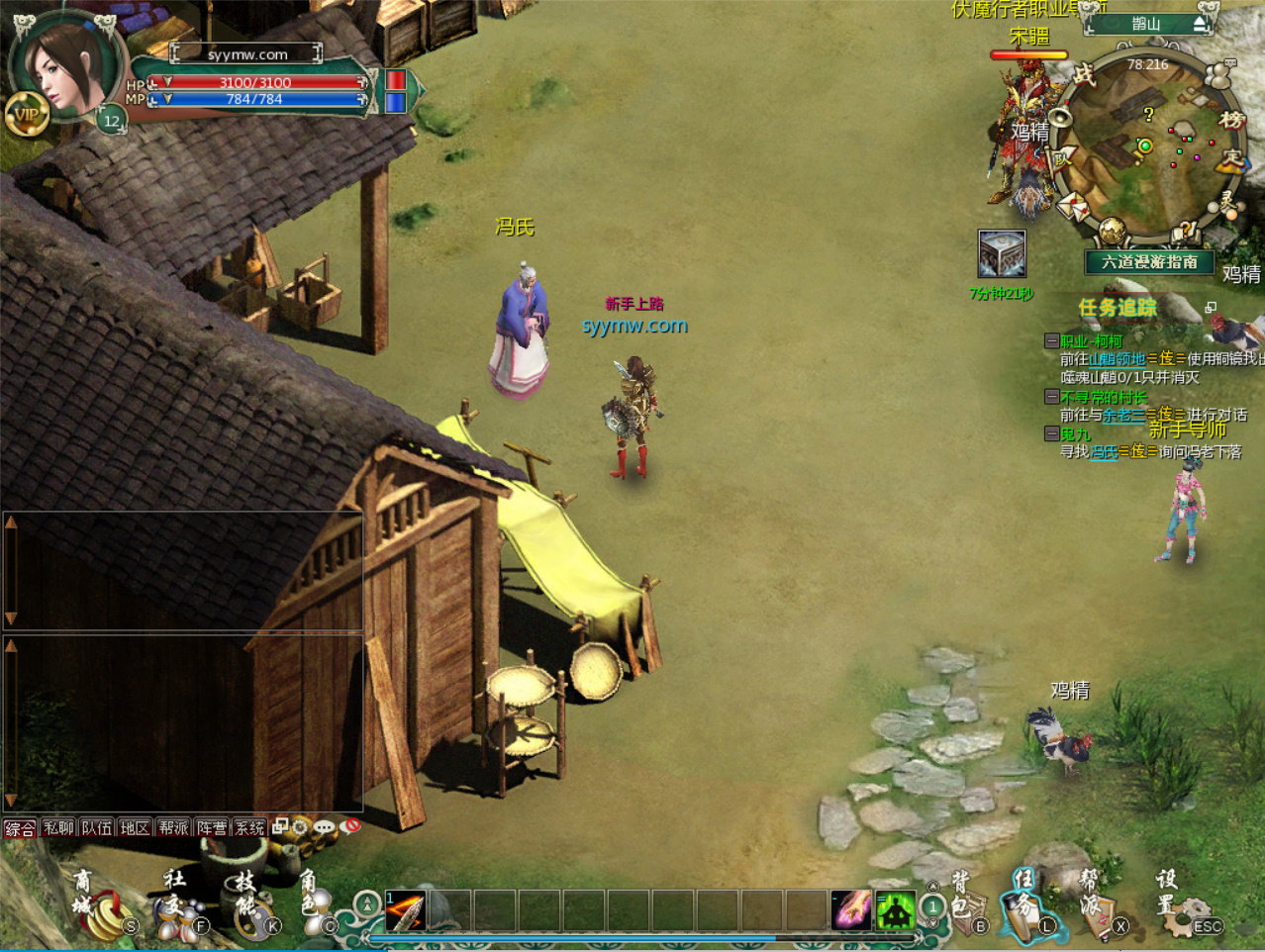Viewport: 1265px width, 952px height.
Task: Switch to the 私聊 private chat tab
Action: coord(58,827)
